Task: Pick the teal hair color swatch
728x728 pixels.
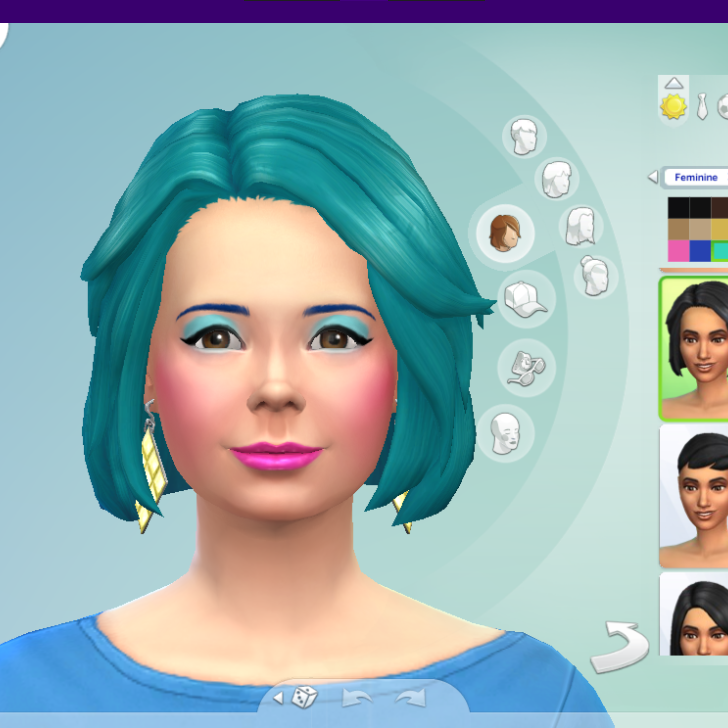Action: pos(719,250)
